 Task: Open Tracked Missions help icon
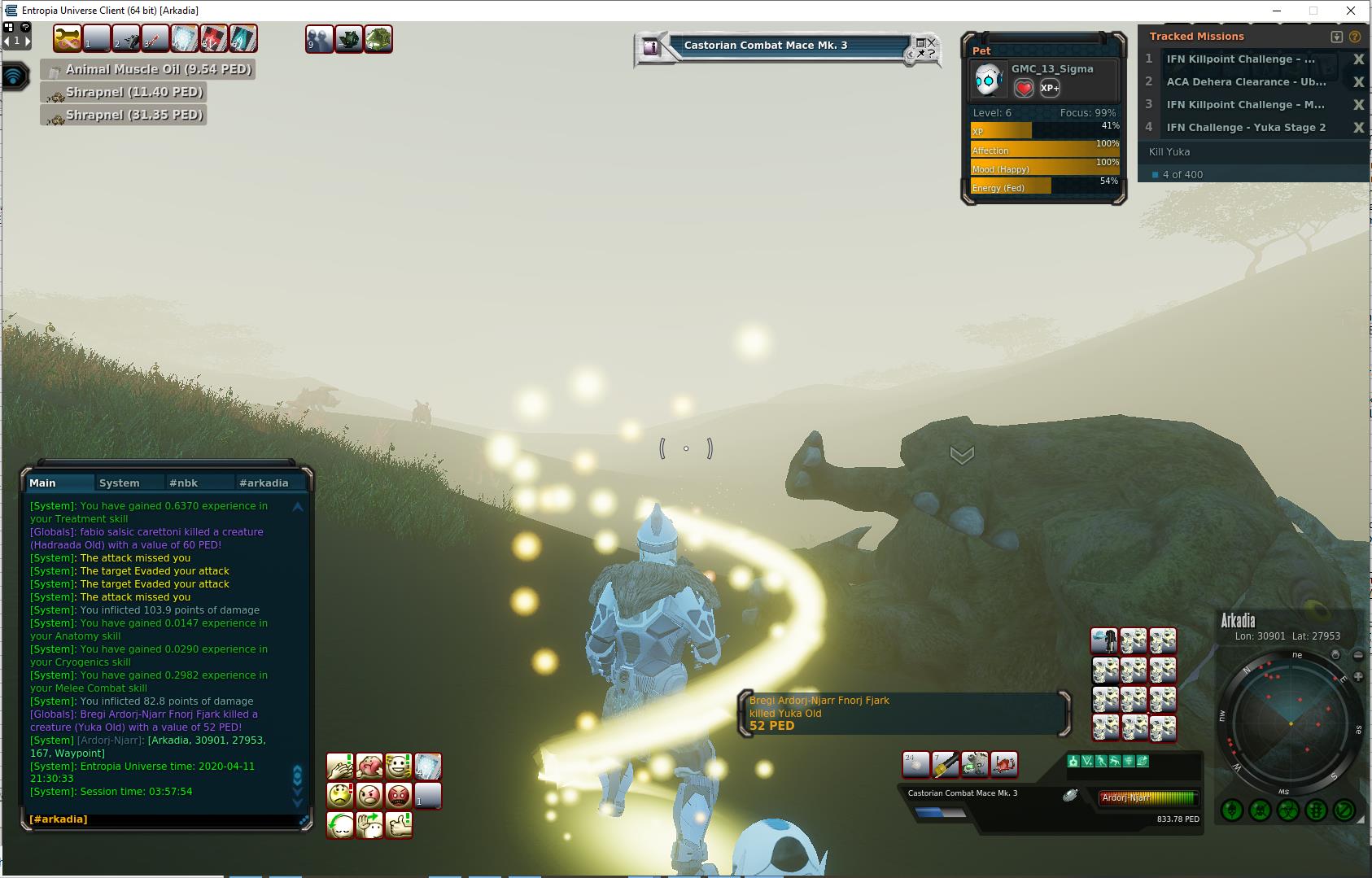click(1355, 37)
